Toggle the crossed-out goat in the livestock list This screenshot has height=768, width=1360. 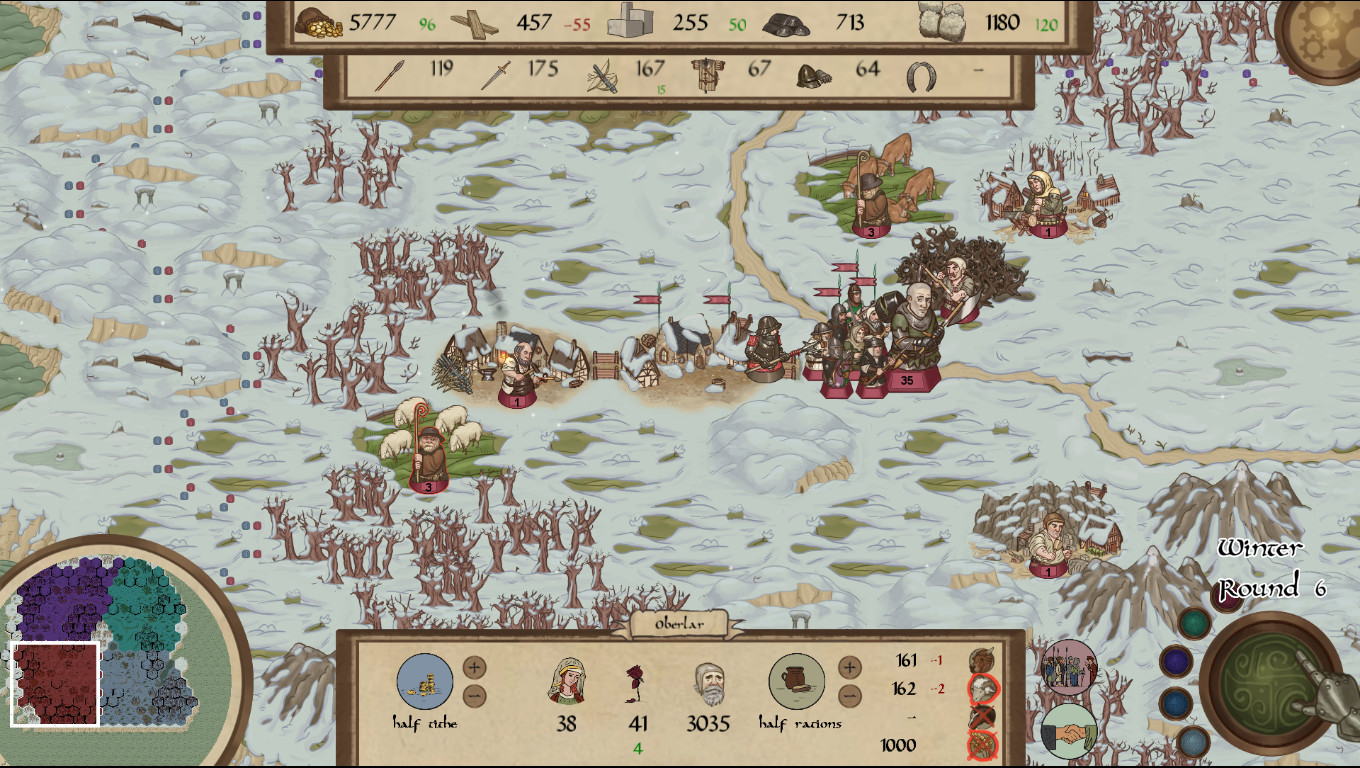980,716
